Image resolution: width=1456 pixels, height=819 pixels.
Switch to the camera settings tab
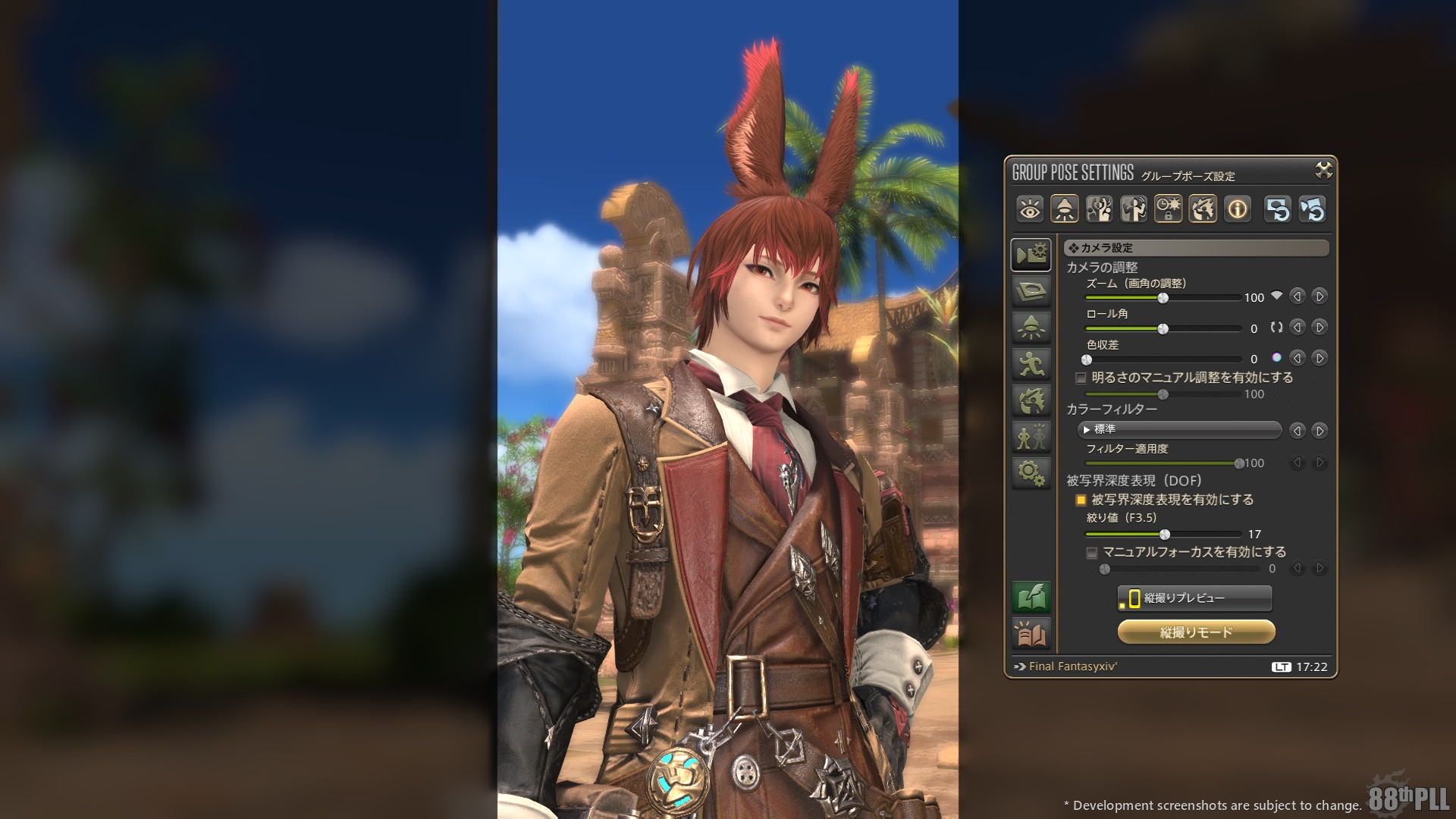[1031, 255]
